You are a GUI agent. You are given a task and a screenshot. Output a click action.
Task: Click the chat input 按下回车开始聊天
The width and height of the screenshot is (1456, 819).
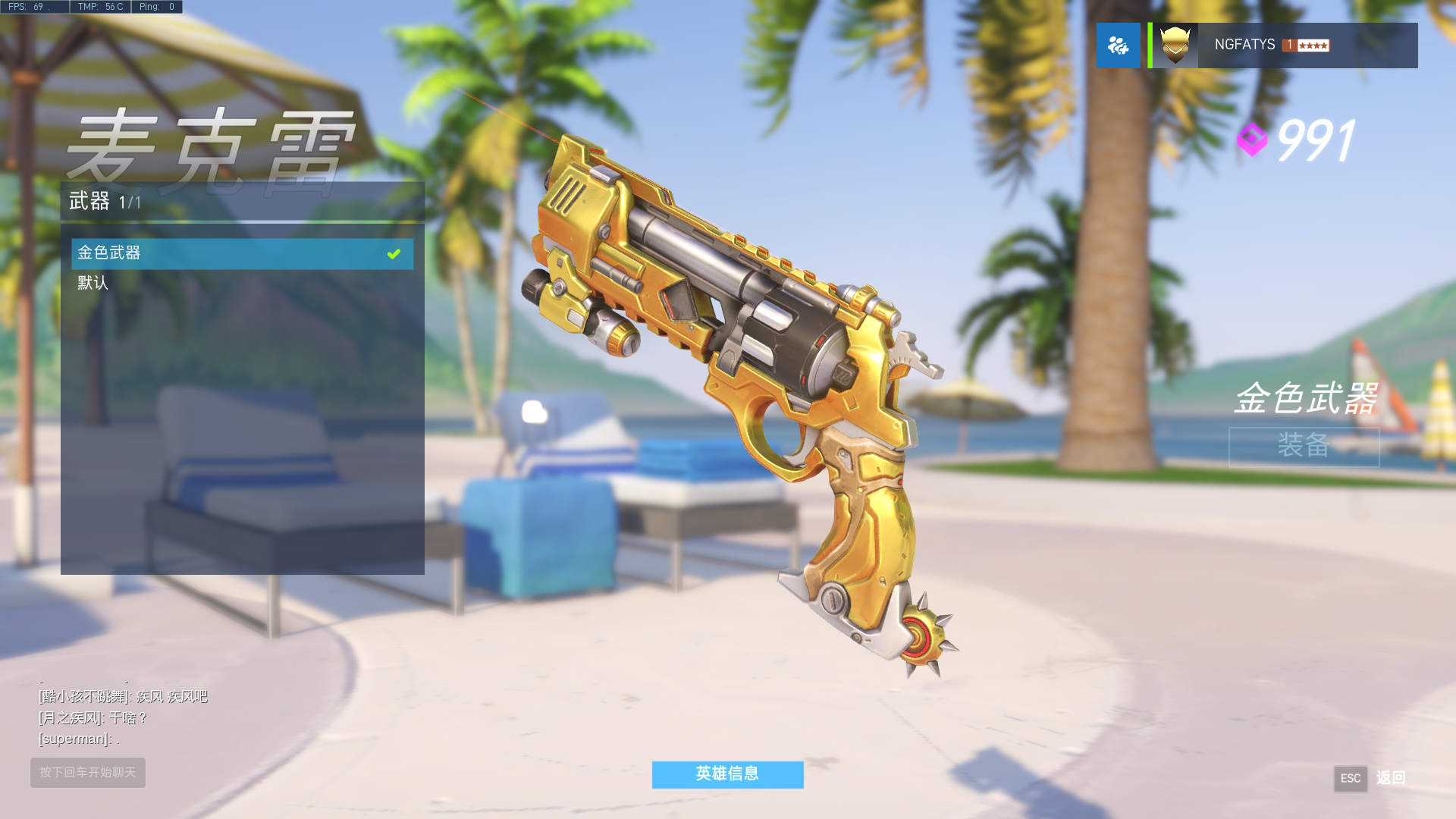click(x=87, y=772)
